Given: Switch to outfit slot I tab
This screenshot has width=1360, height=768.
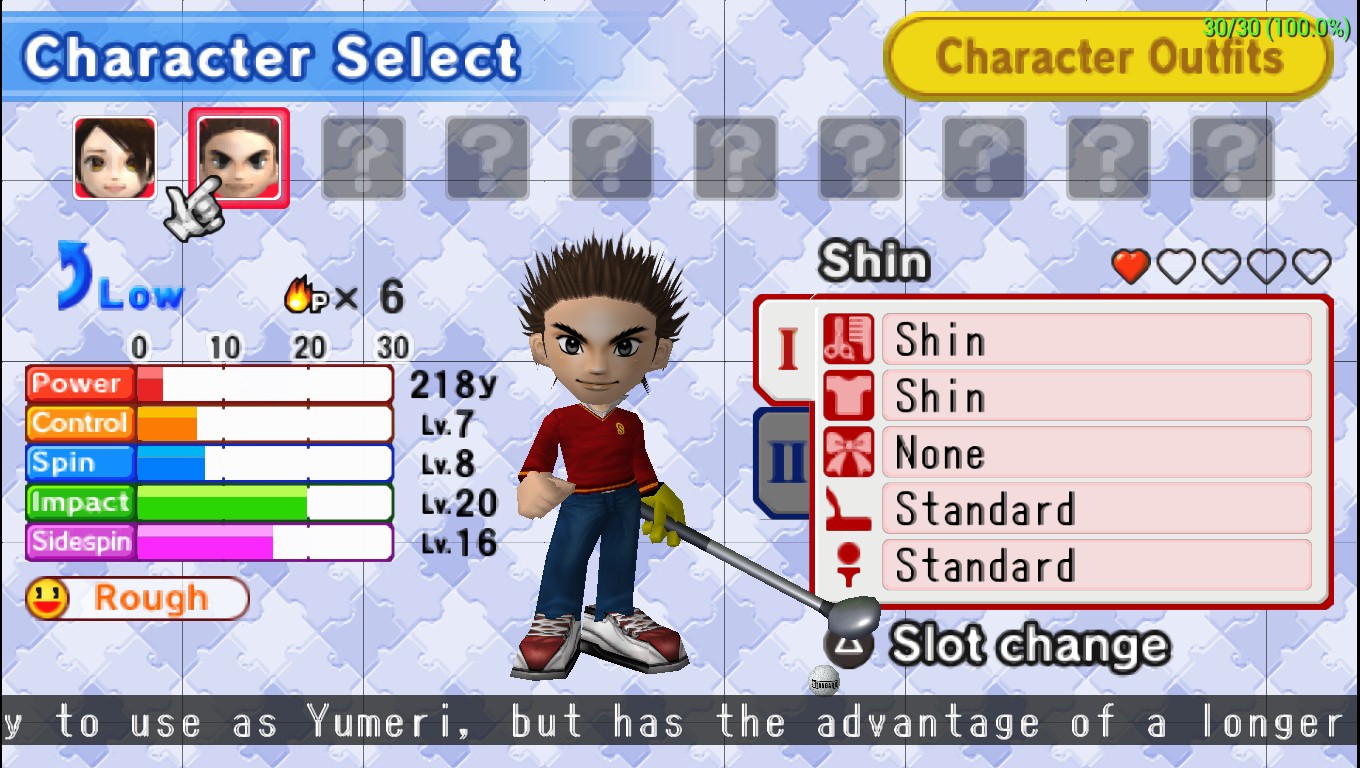Looking at the screenshot, I should (x=787, y=349).
